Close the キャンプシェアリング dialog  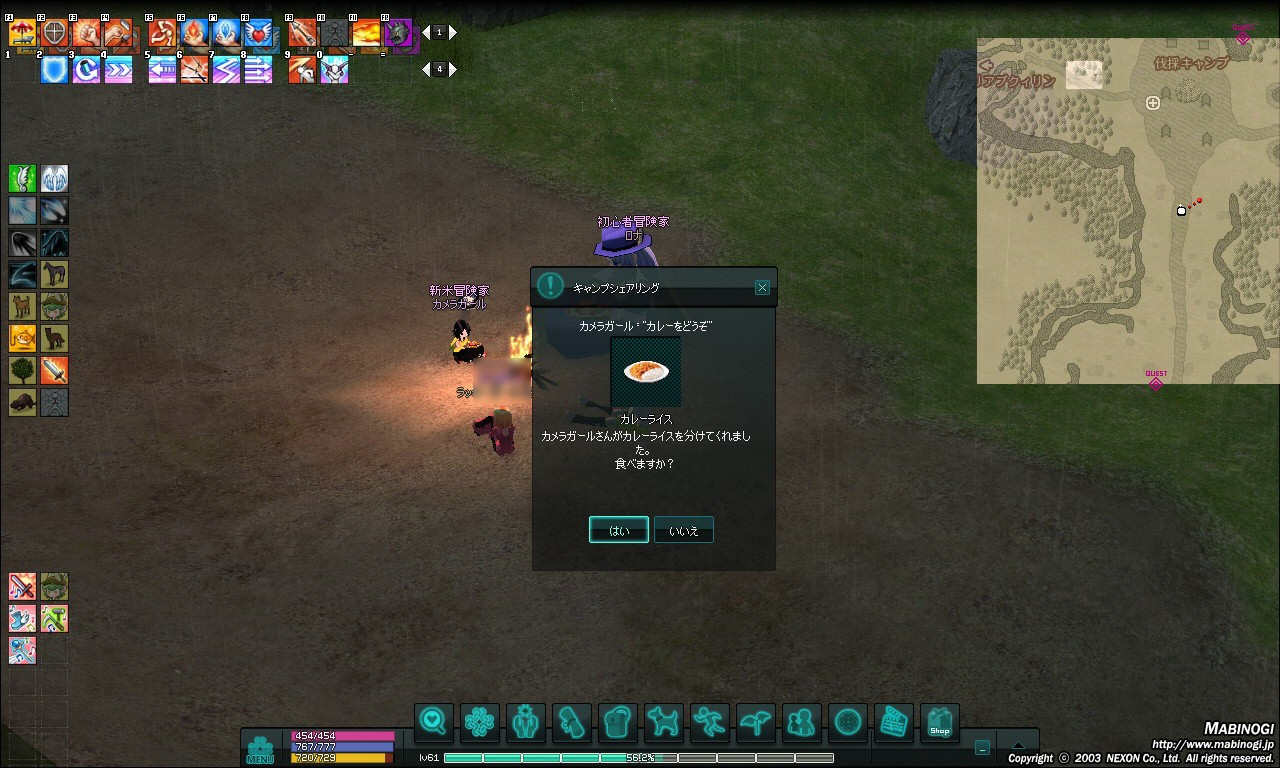click(x=762, y=287)
